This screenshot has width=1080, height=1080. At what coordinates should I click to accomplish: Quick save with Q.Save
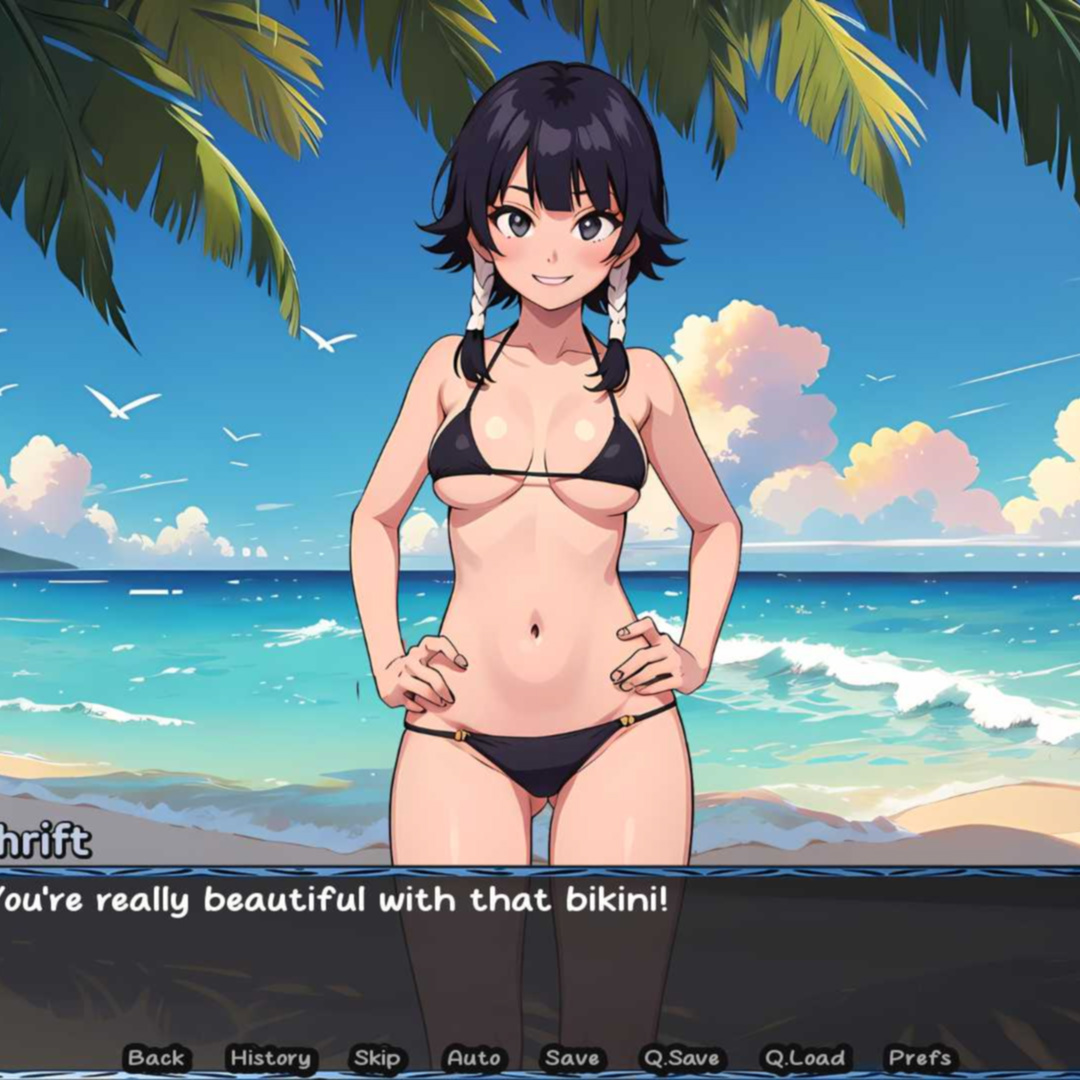[683, 1057]
